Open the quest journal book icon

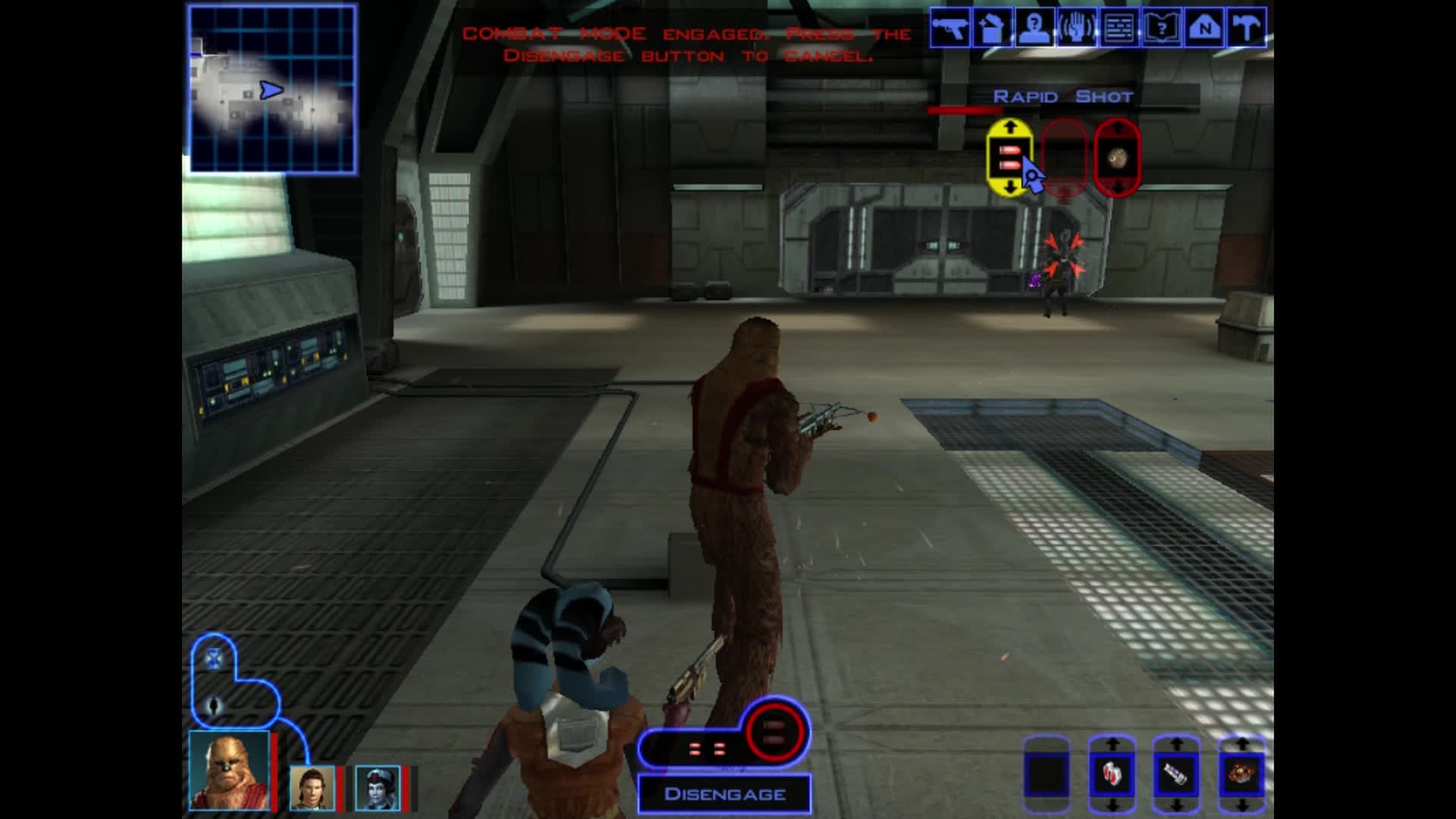(1161, 29)
